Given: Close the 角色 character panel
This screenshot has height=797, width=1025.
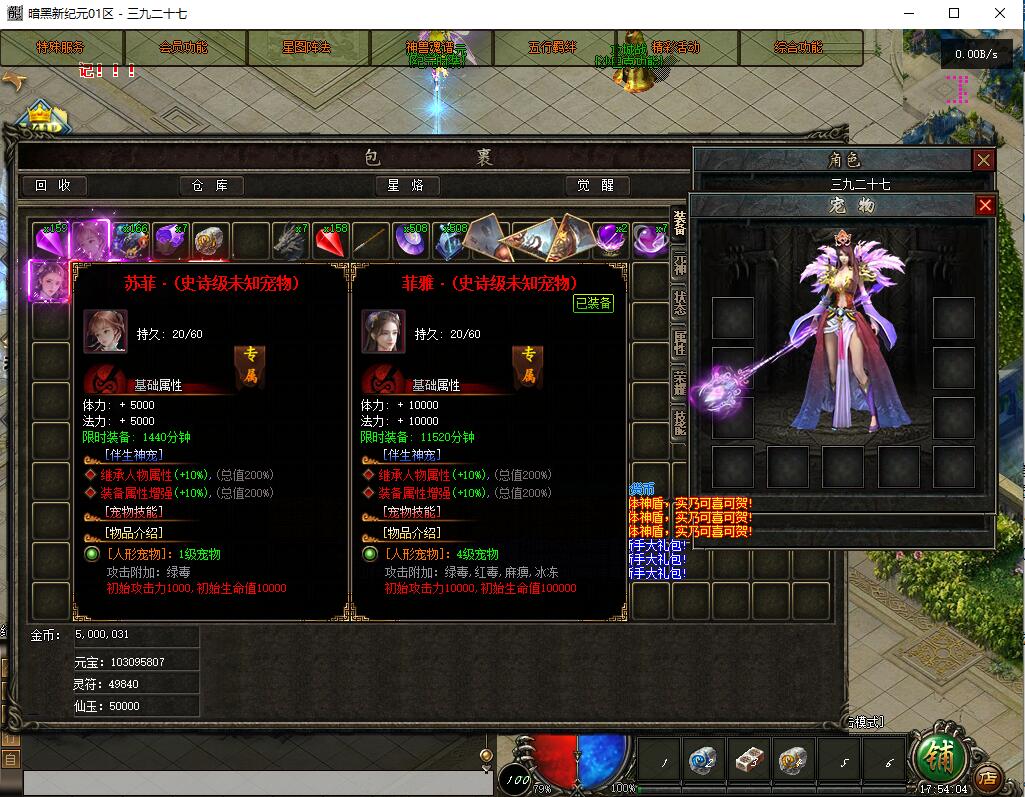Looking at the screenshot, I should point(984,160).
